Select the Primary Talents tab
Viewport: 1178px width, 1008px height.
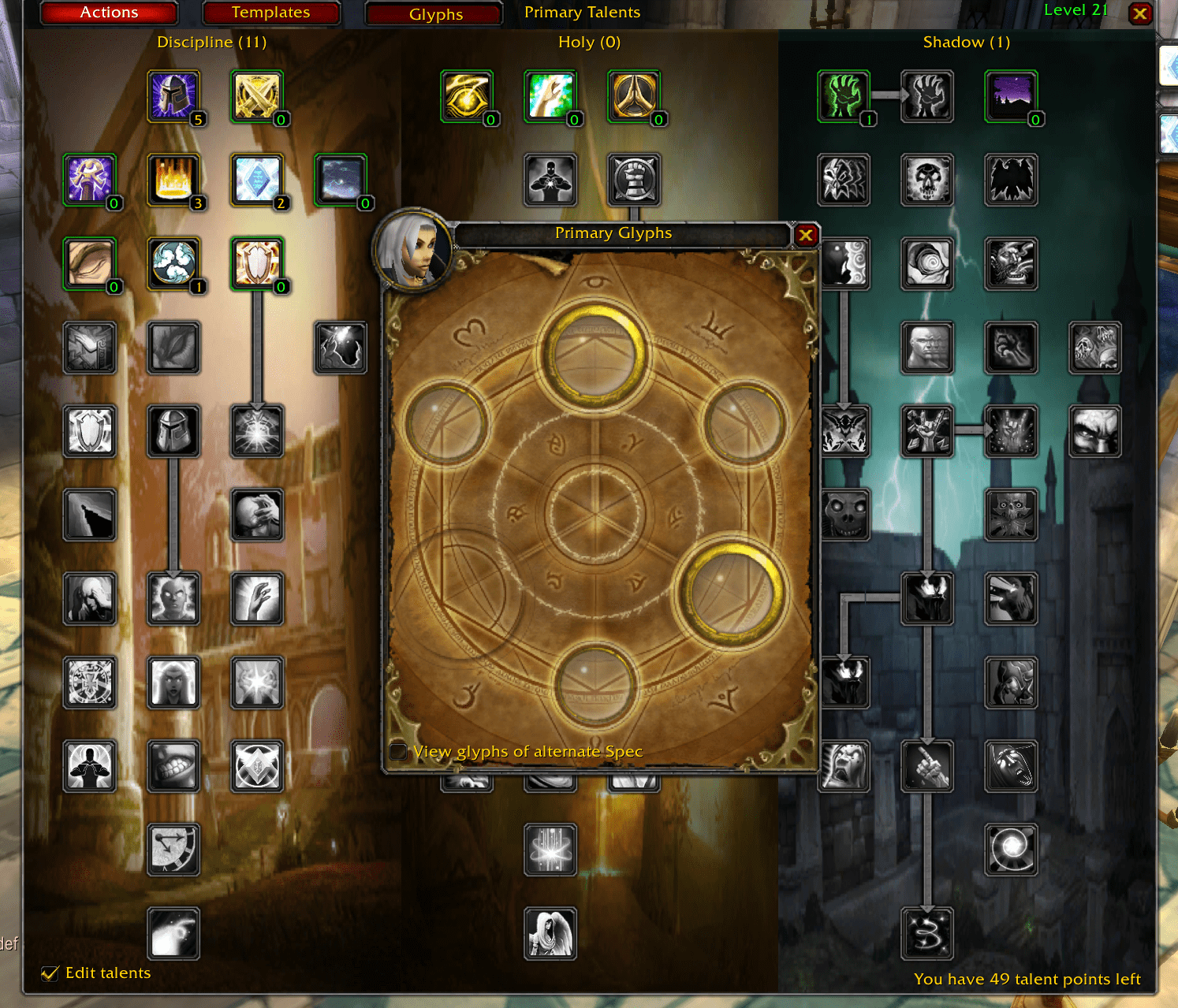click(582, 12)
